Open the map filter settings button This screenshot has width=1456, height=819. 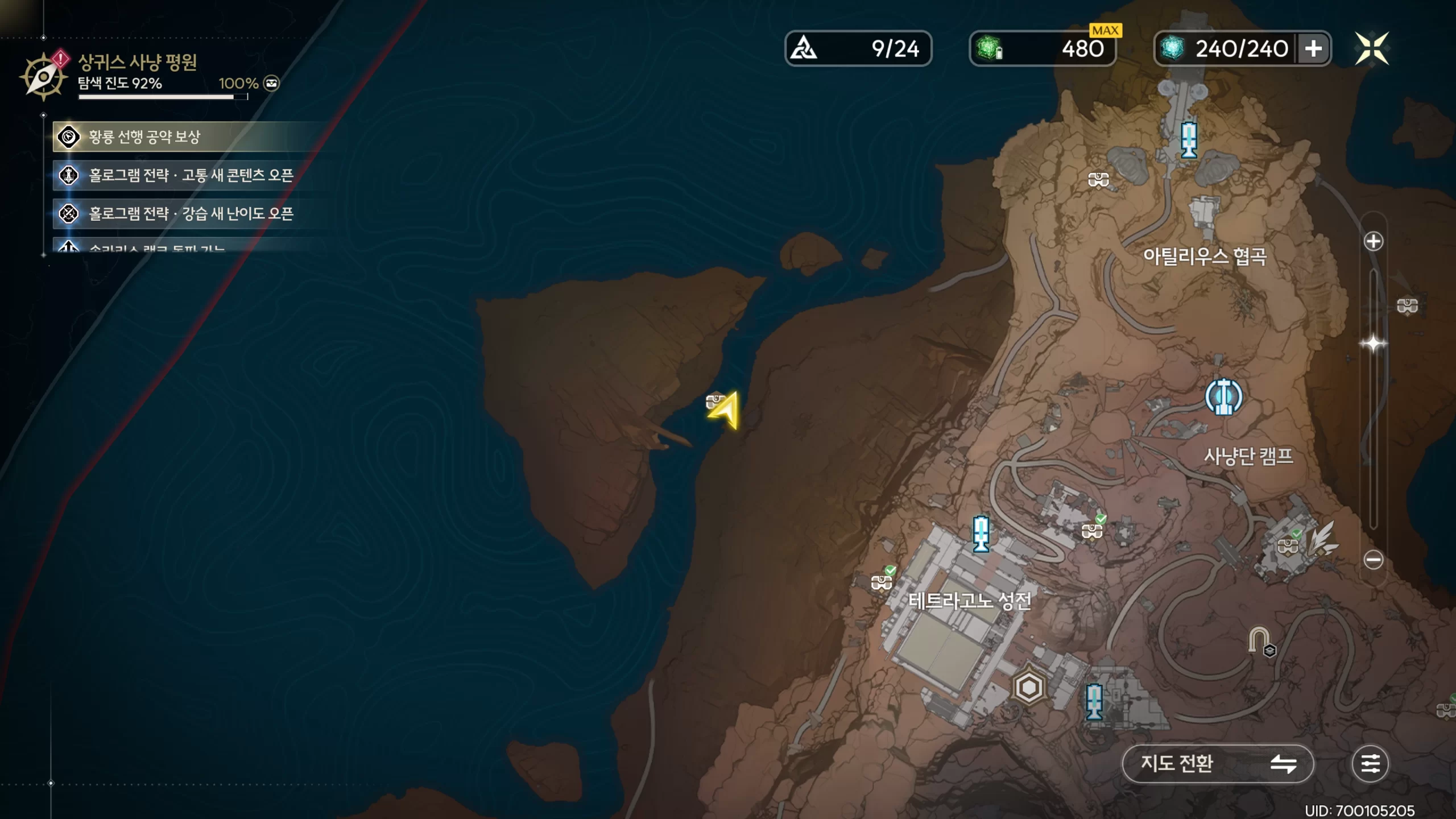(x=1370, y=763)
